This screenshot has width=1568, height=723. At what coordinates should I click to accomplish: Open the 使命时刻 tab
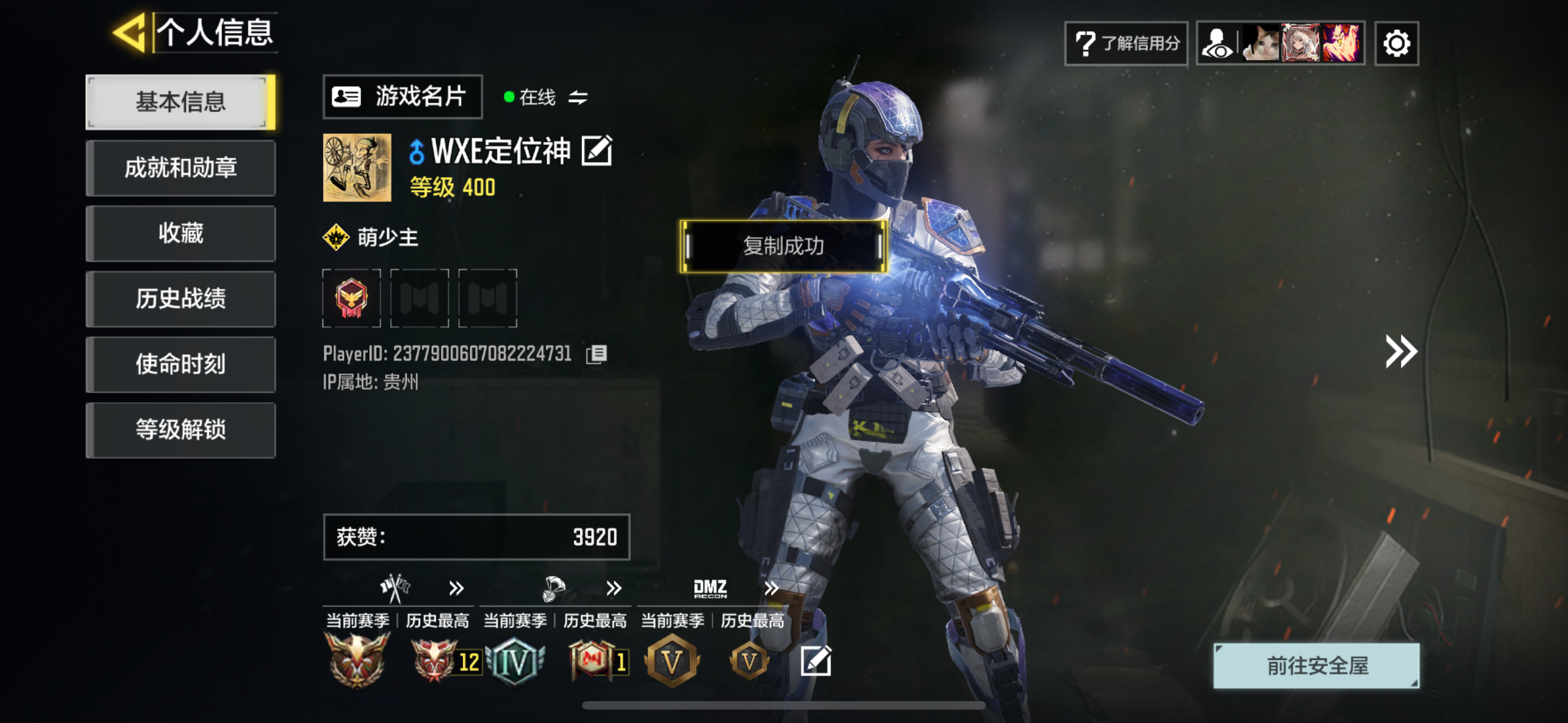tap(180, 364)
